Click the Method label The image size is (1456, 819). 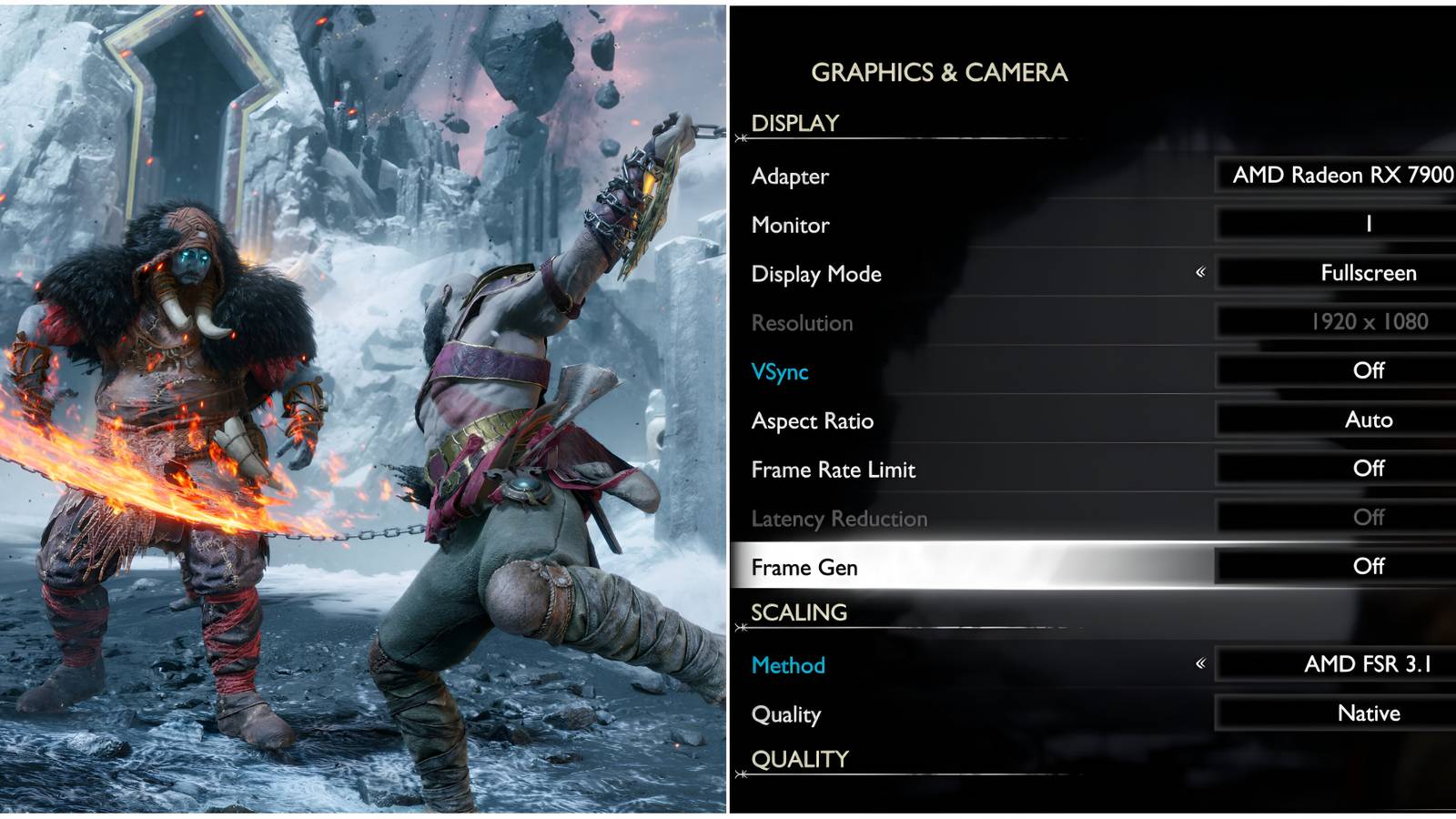coord(786,665)
